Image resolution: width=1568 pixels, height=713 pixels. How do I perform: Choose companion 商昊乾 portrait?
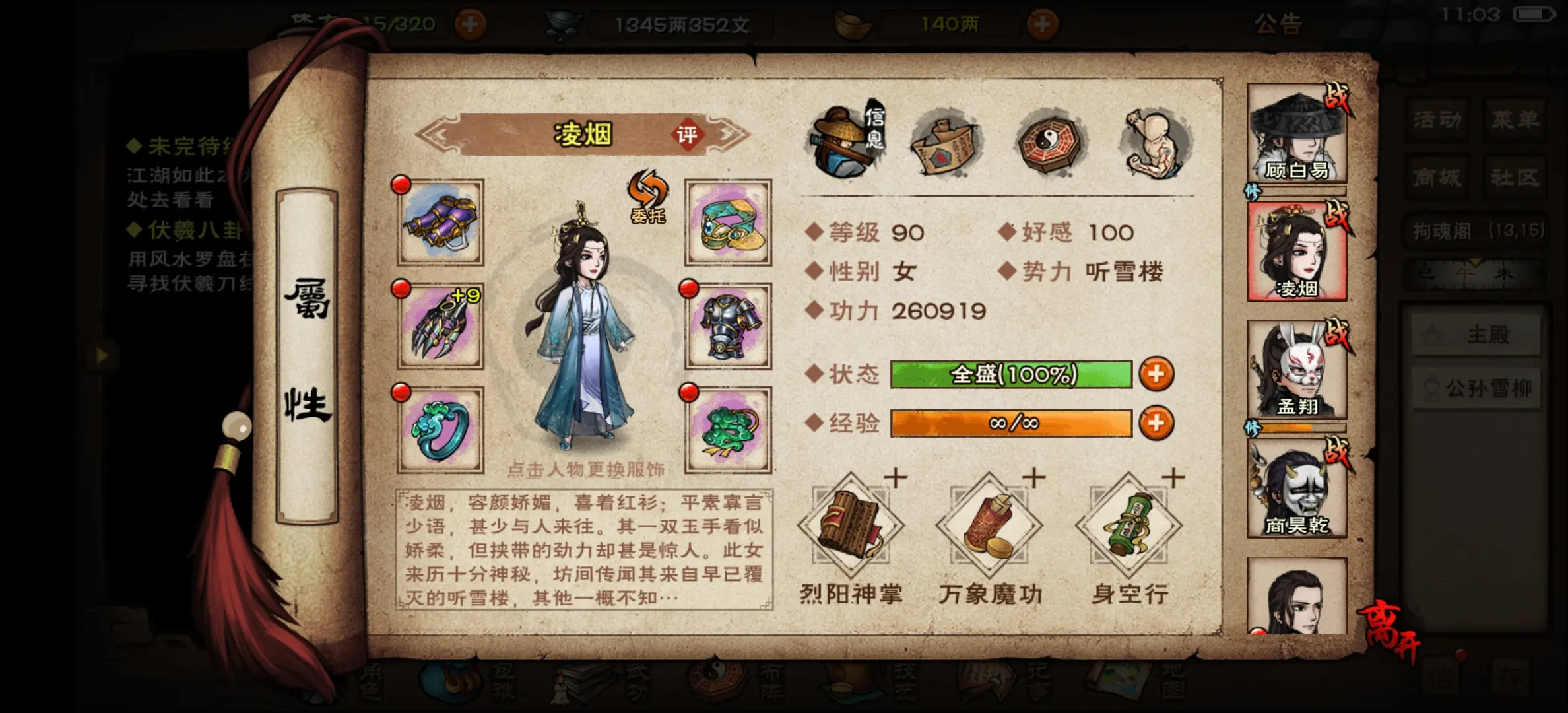(x=1297, y=489)
